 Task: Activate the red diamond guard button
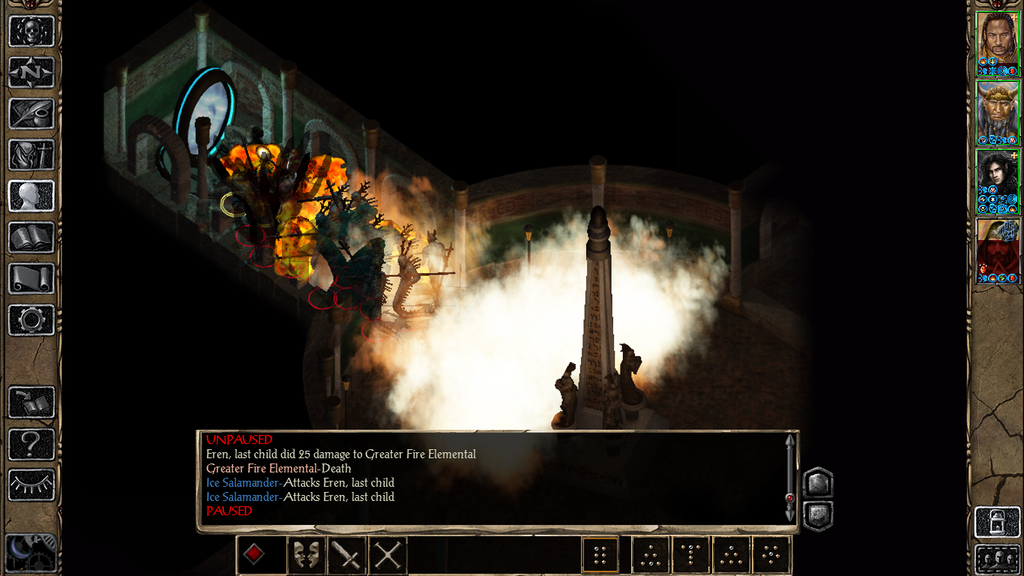255,554
